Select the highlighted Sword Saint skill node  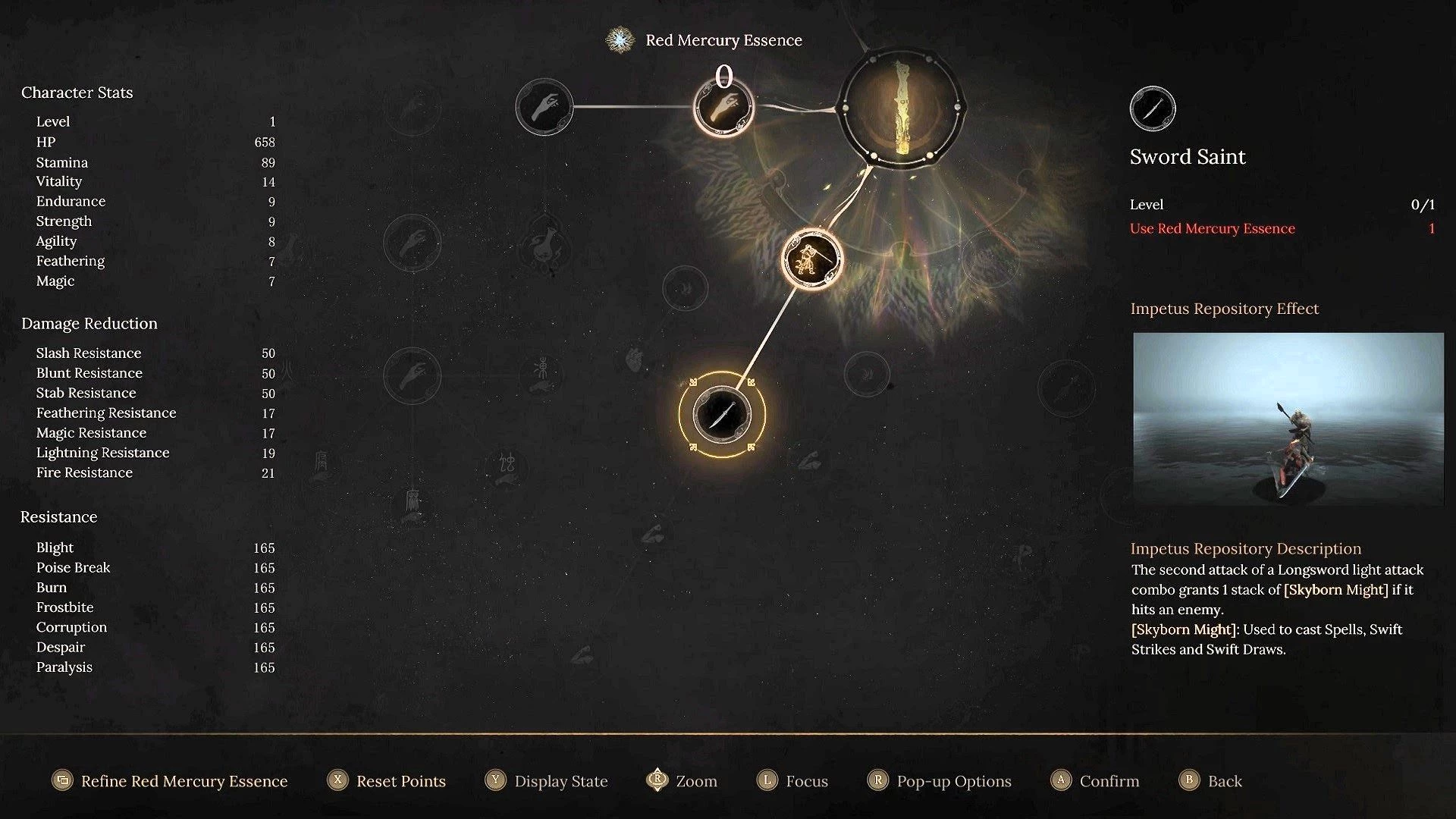pos(722,414)
